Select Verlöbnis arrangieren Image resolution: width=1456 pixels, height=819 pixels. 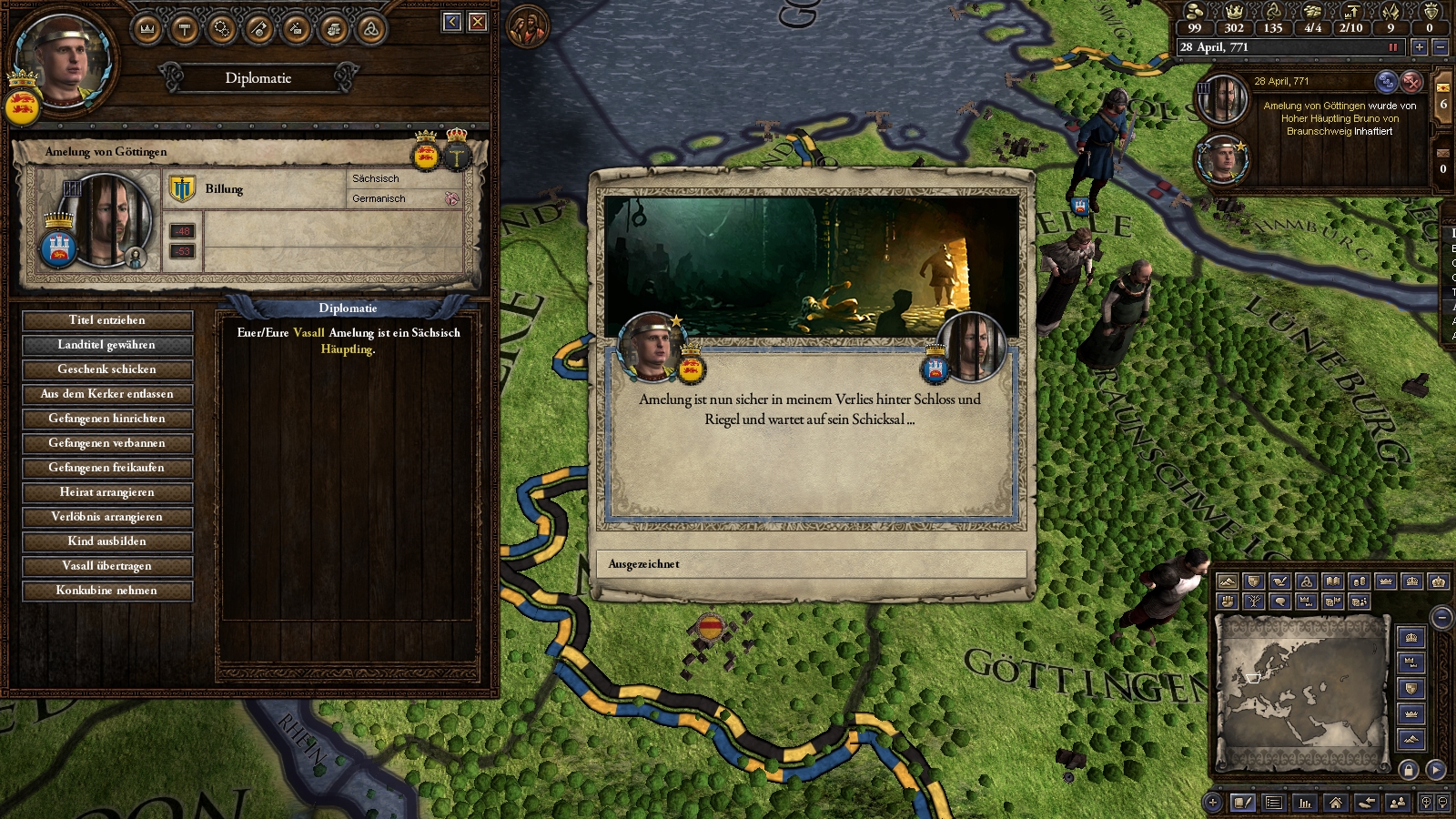[107, 517]
